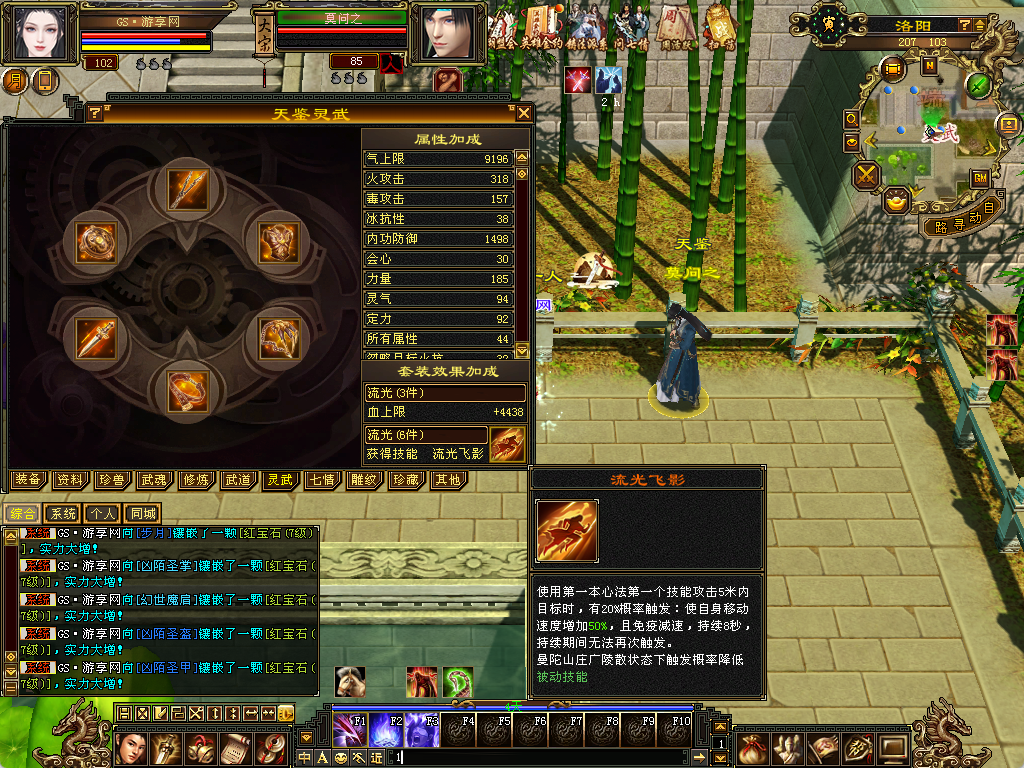Open the 武魂 tab

[x=154, y=480]
